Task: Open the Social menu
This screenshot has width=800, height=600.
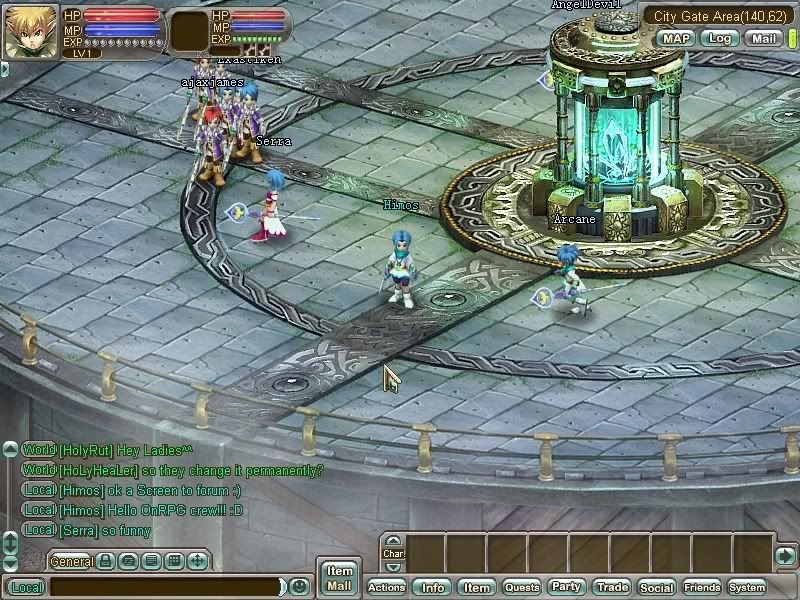Action: pyautogui.click(x=657, y=588)
